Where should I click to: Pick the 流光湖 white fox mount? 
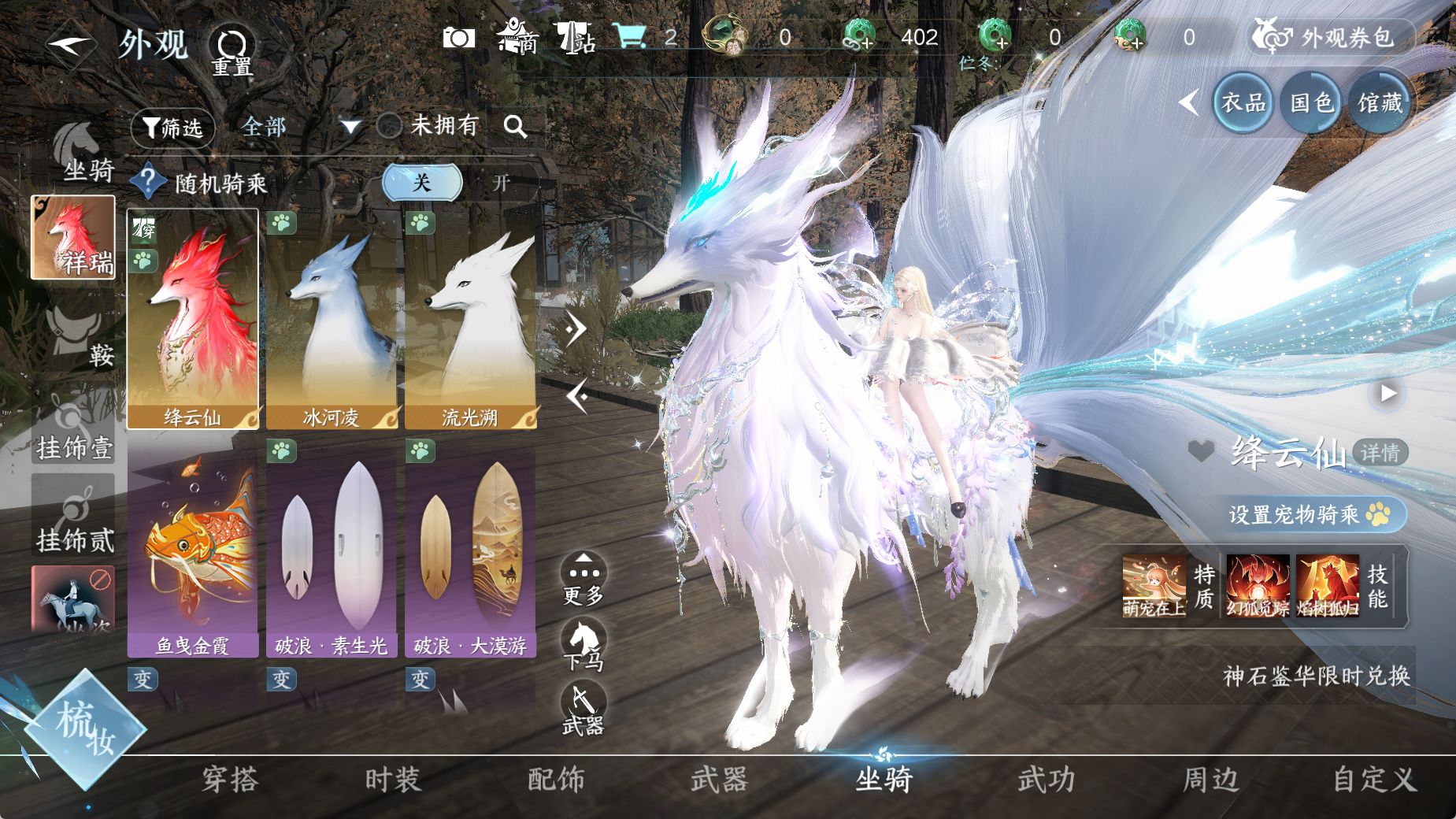click(x=470, y=319)
